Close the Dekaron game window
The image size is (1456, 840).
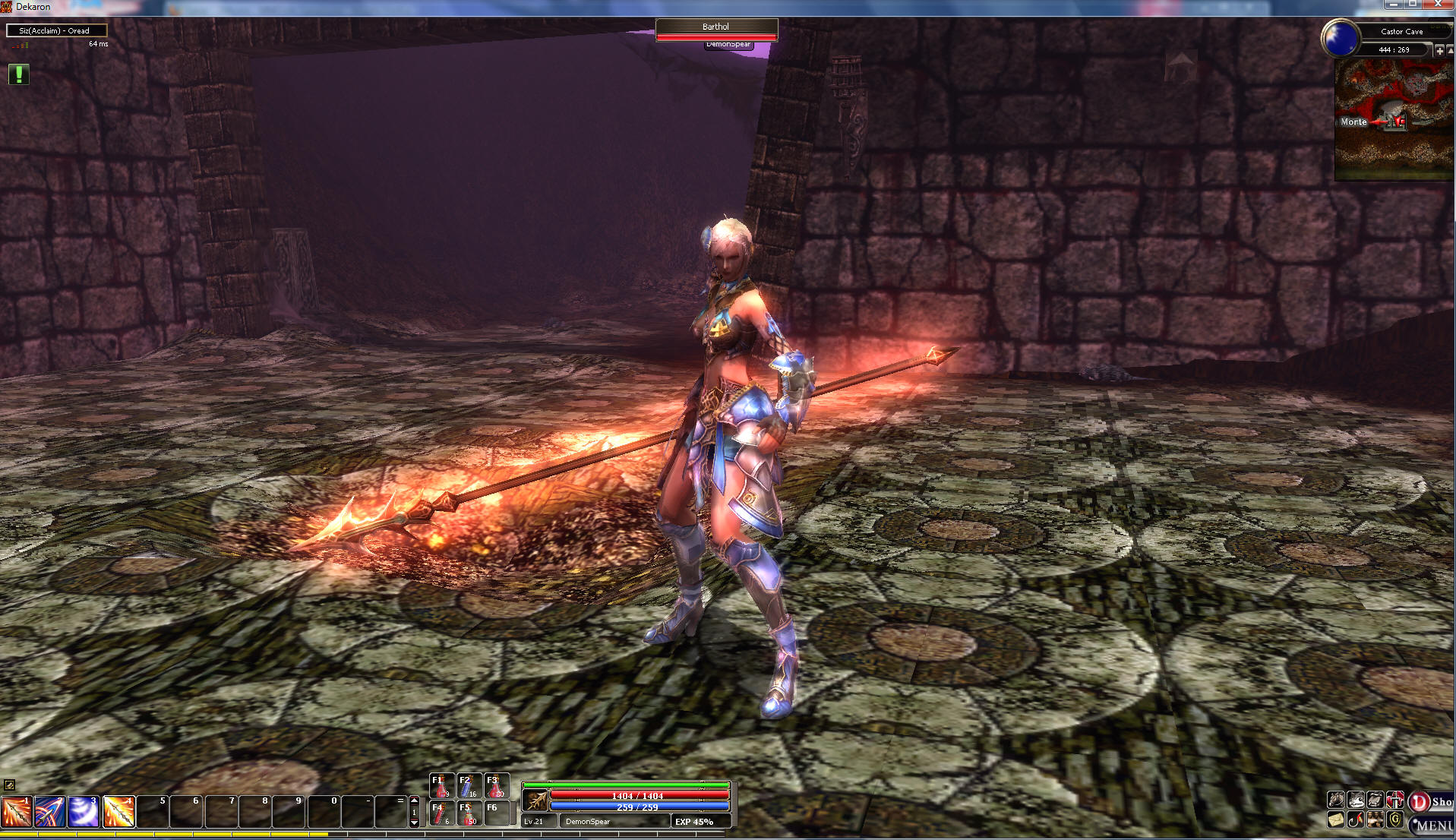pyautogui.click(x=1438, y=5)
